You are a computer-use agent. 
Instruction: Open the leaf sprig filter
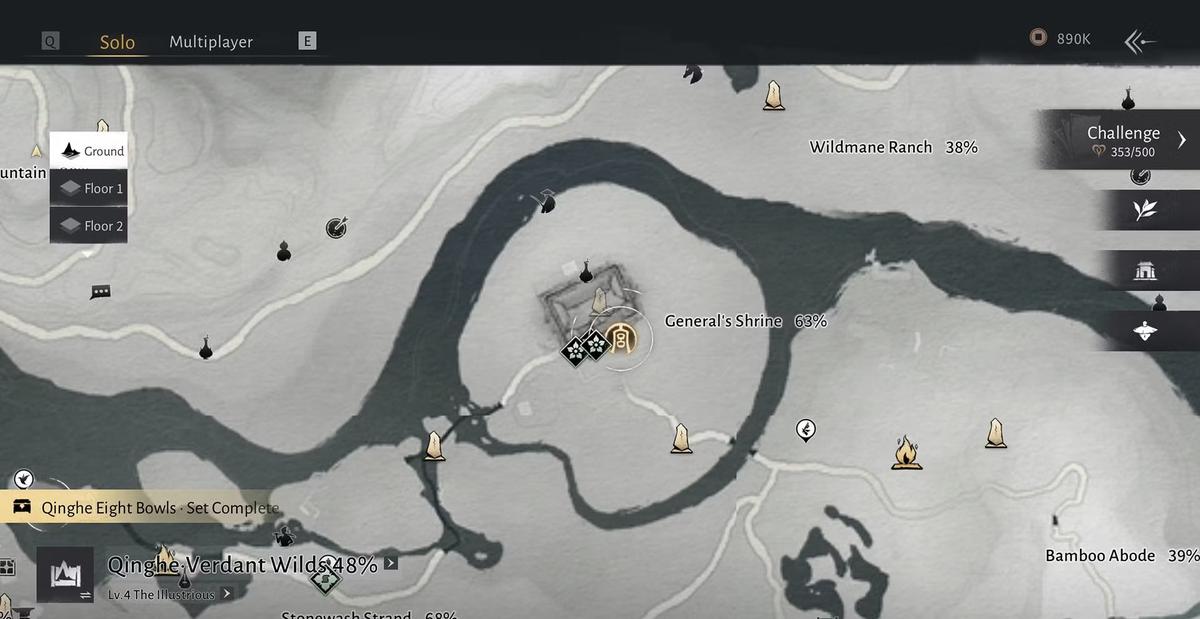point(1145,209)
